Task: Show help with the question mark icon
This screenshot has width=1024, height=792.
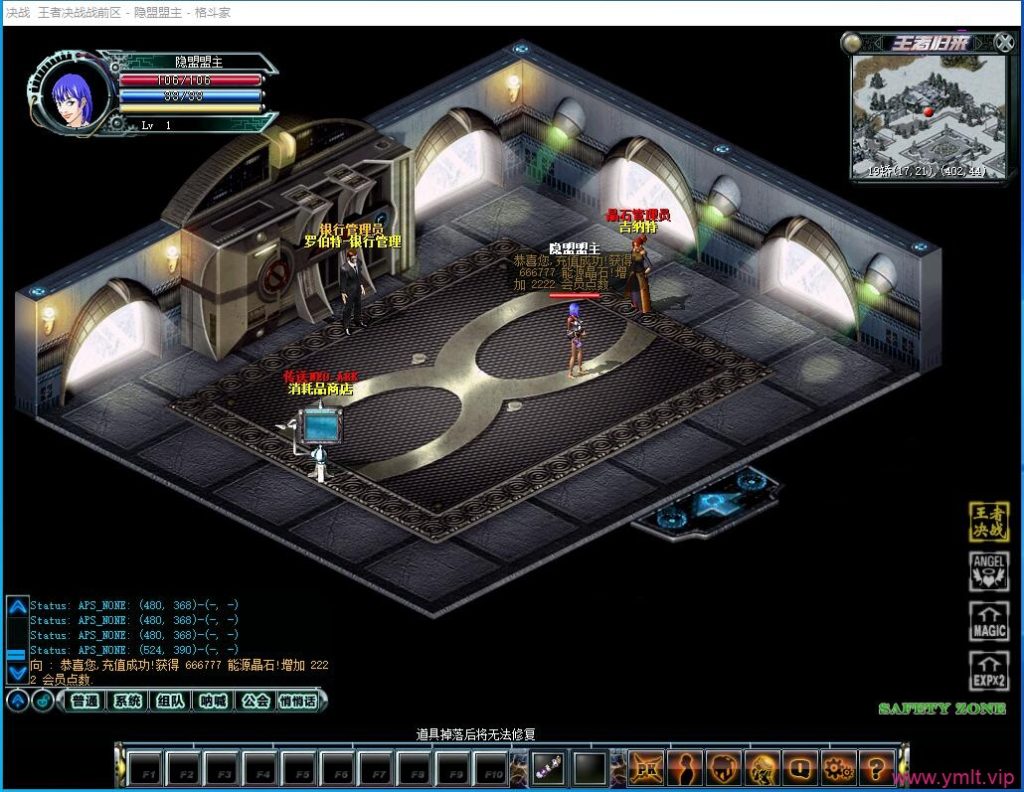Action: [875, 768]
